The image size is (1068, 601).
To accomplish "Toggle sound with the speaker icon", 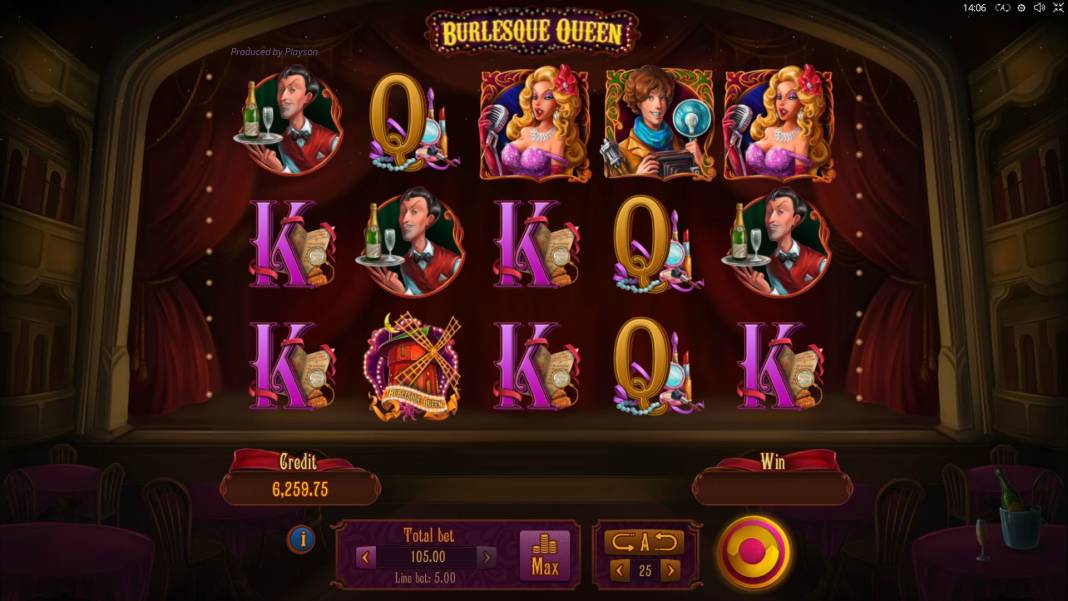I will (1038, 8).
